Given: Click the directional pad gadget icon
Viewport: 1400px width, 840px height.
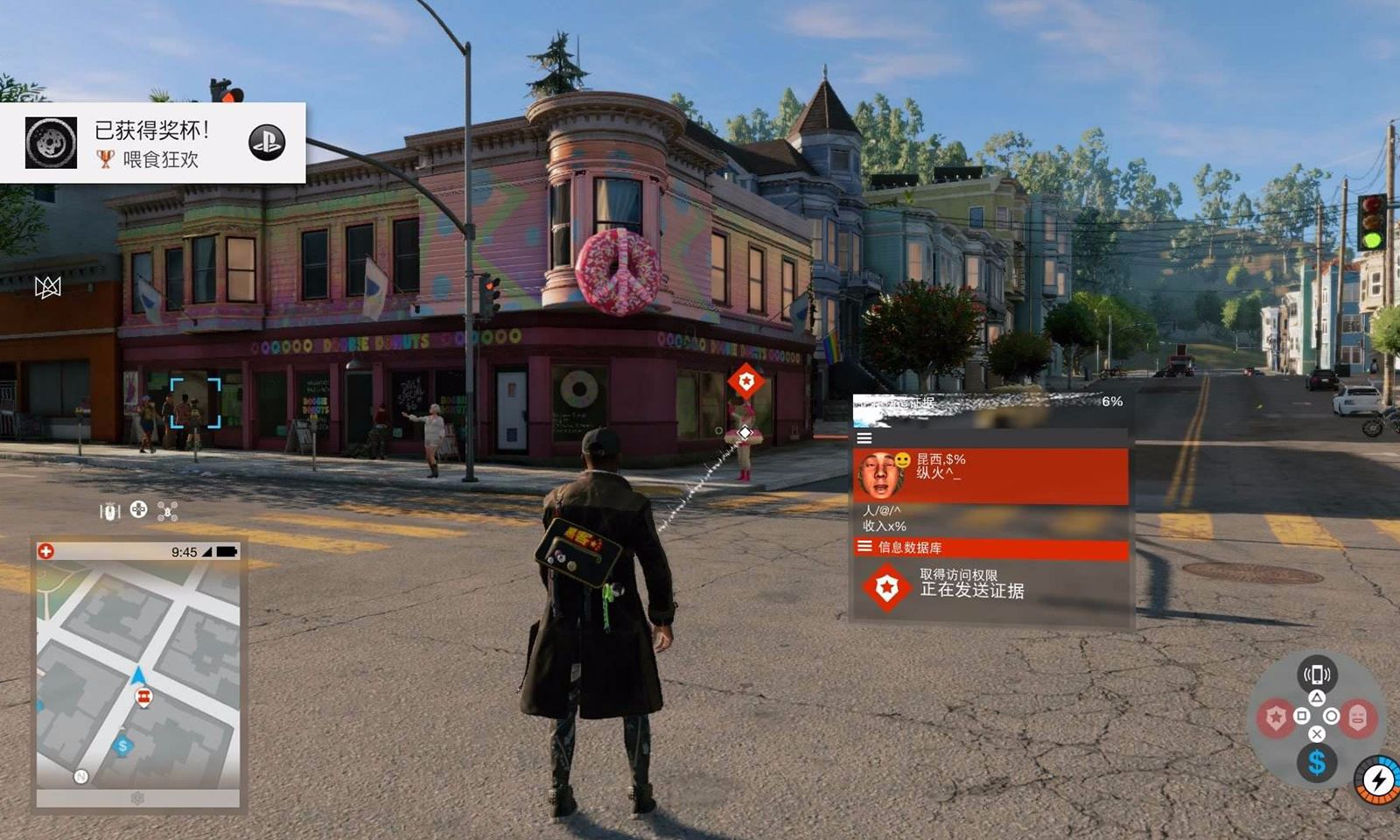Looking at the screenshot, I should [138, 509].
